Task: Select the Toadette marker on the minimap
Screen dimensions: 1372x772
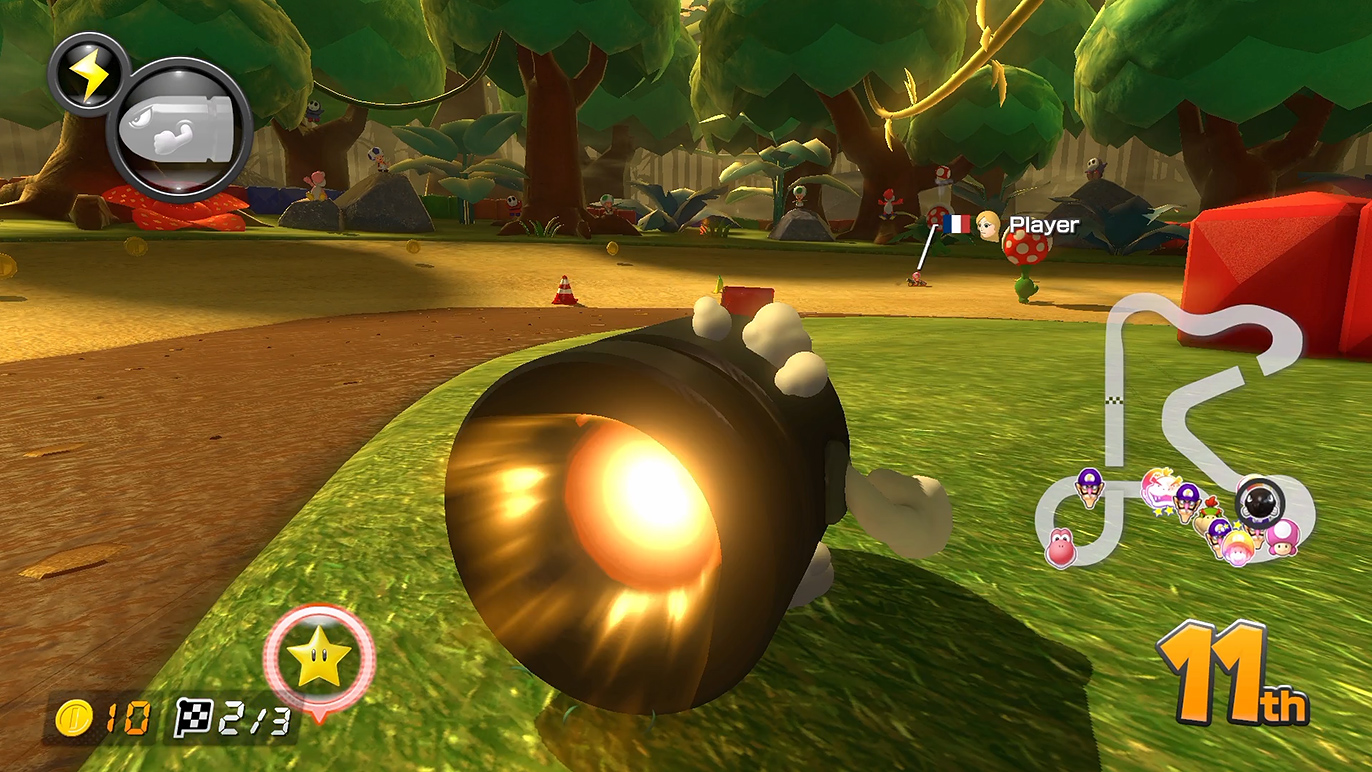Action: [x=1284, y=537]
